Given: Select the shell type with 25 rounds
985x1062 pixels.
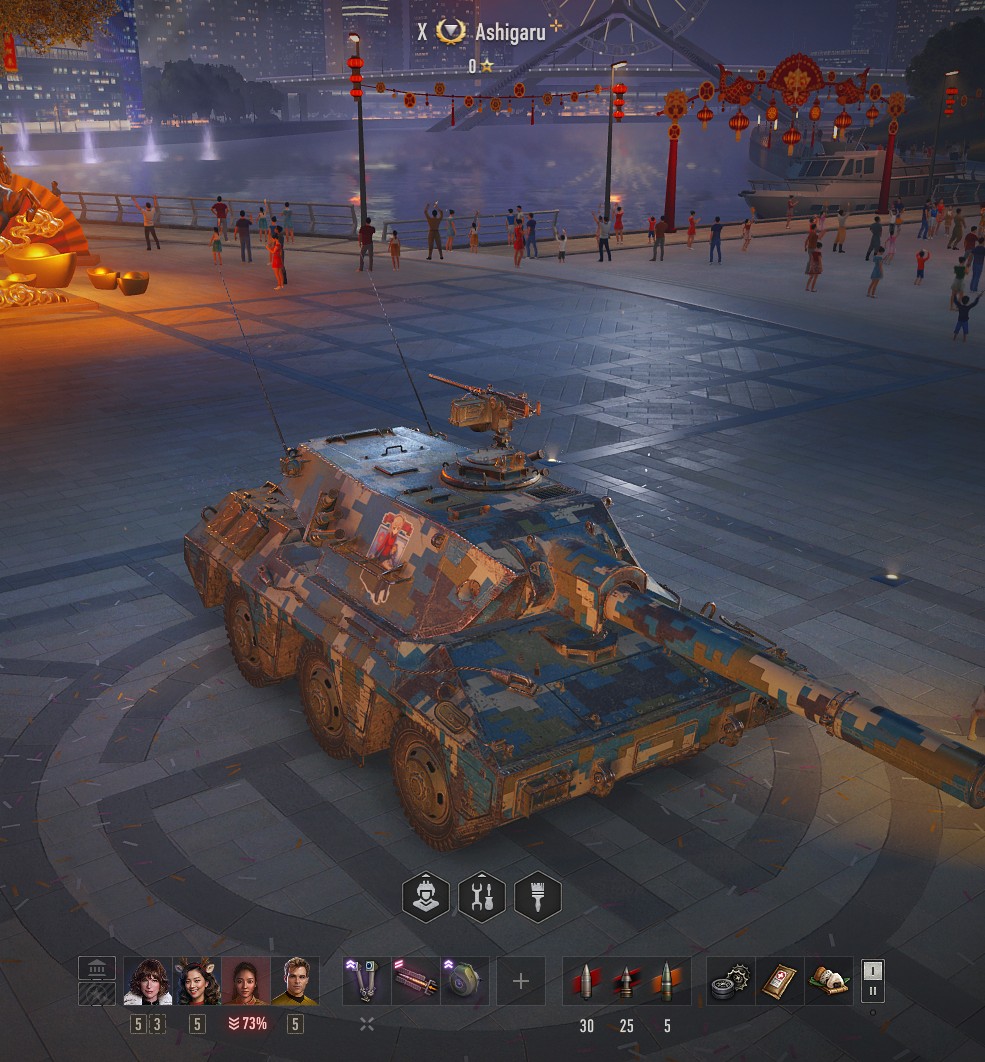Looking at the screenshot, I should click(x=627, y=981).
